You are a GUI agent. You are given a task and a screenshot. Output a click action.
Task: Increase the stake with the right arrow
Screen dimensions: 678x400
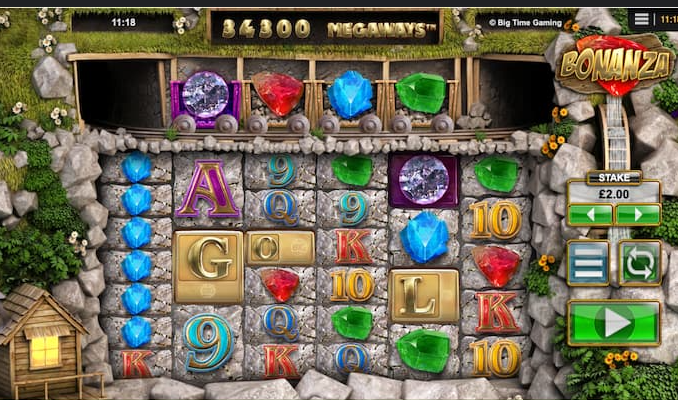(x=637, y=215)
